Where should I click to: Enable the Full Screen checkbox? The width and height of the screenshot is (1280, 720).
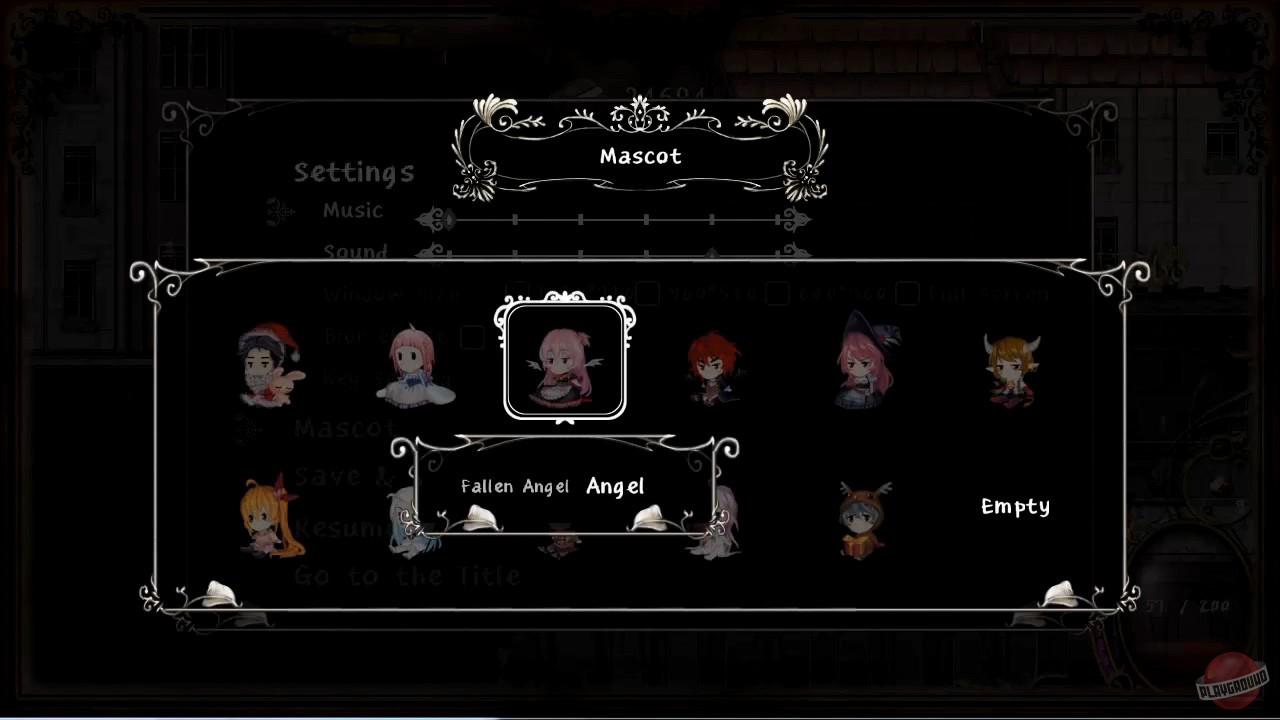[x=908, y=293]
